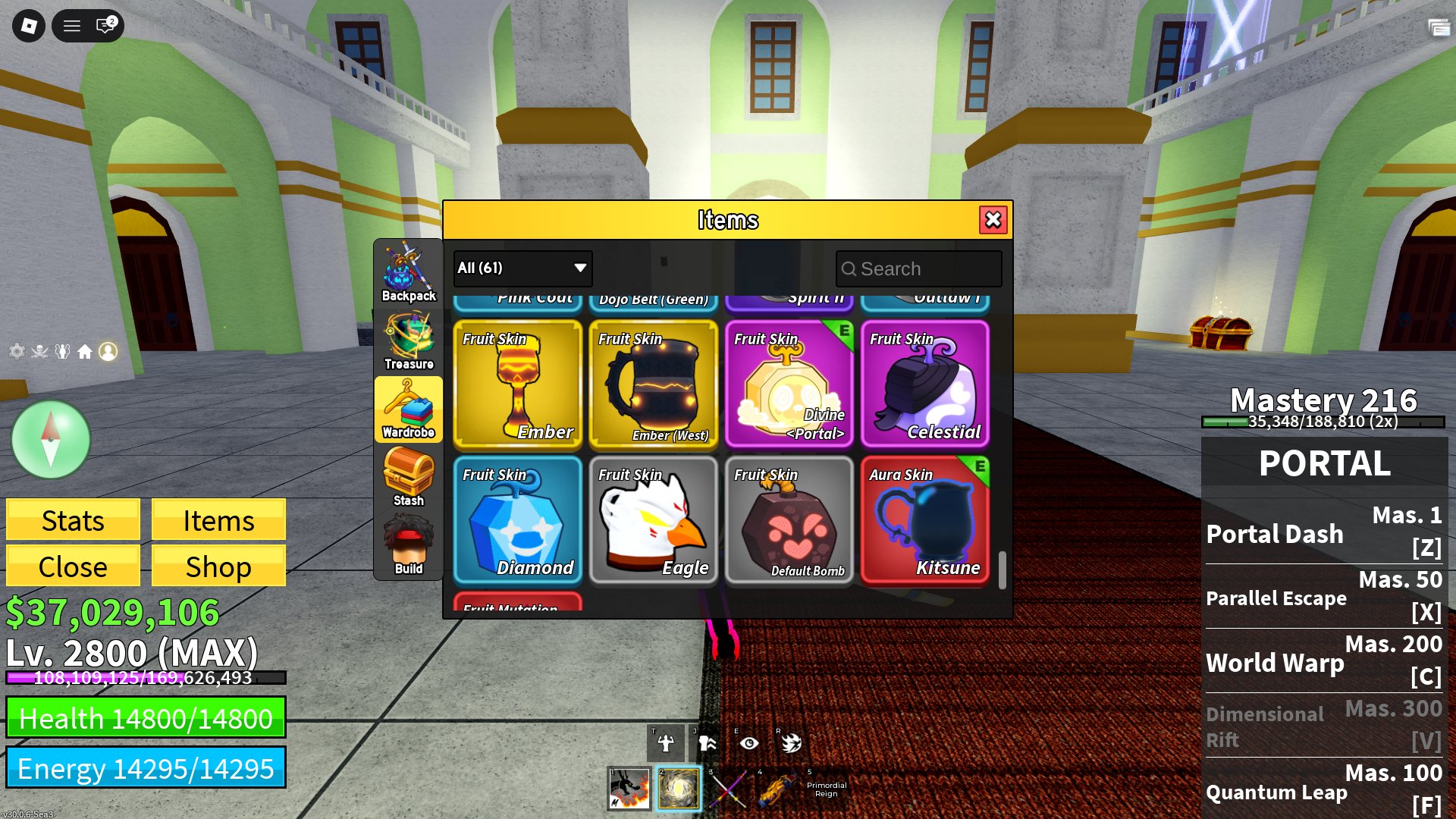This screenshot has width=1456, height=819.
Task: Click the Search input field
Action: pos(918,268)
